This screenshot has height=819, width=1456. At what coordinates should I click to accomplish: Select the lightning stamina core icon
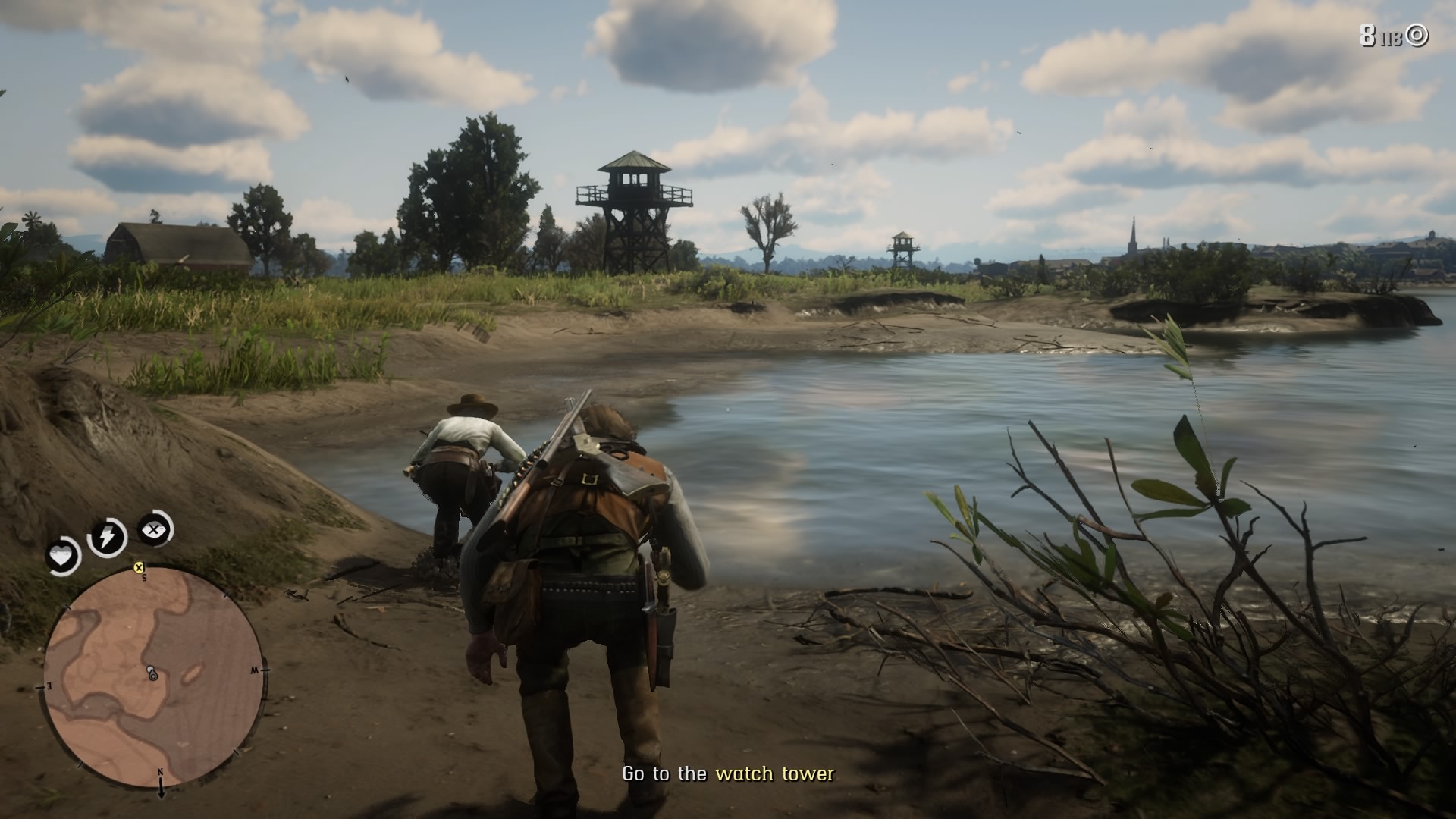tap(108, 537)
